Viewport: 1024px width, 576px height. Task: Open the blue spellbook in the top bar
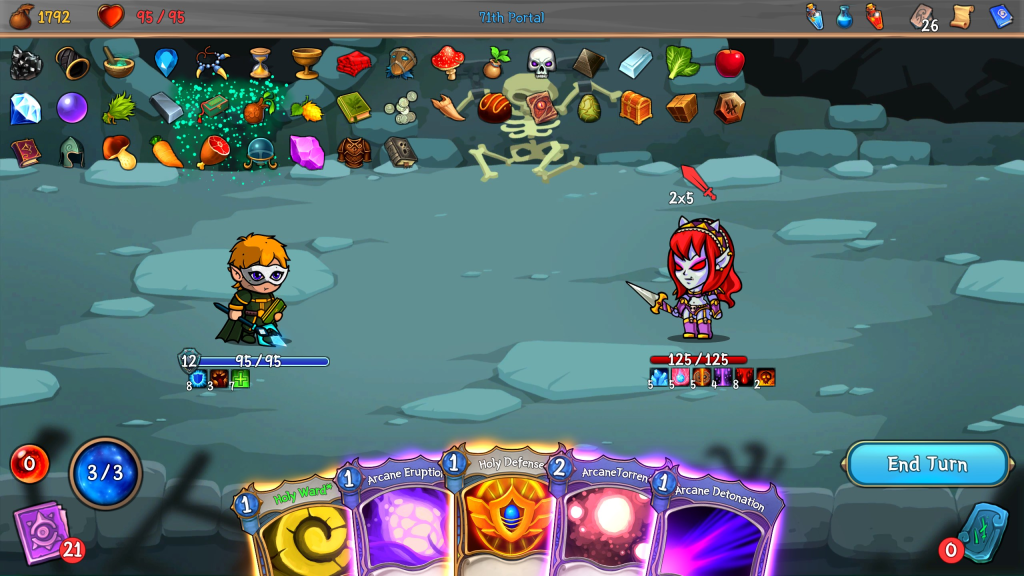click(x=1001, y=16)
